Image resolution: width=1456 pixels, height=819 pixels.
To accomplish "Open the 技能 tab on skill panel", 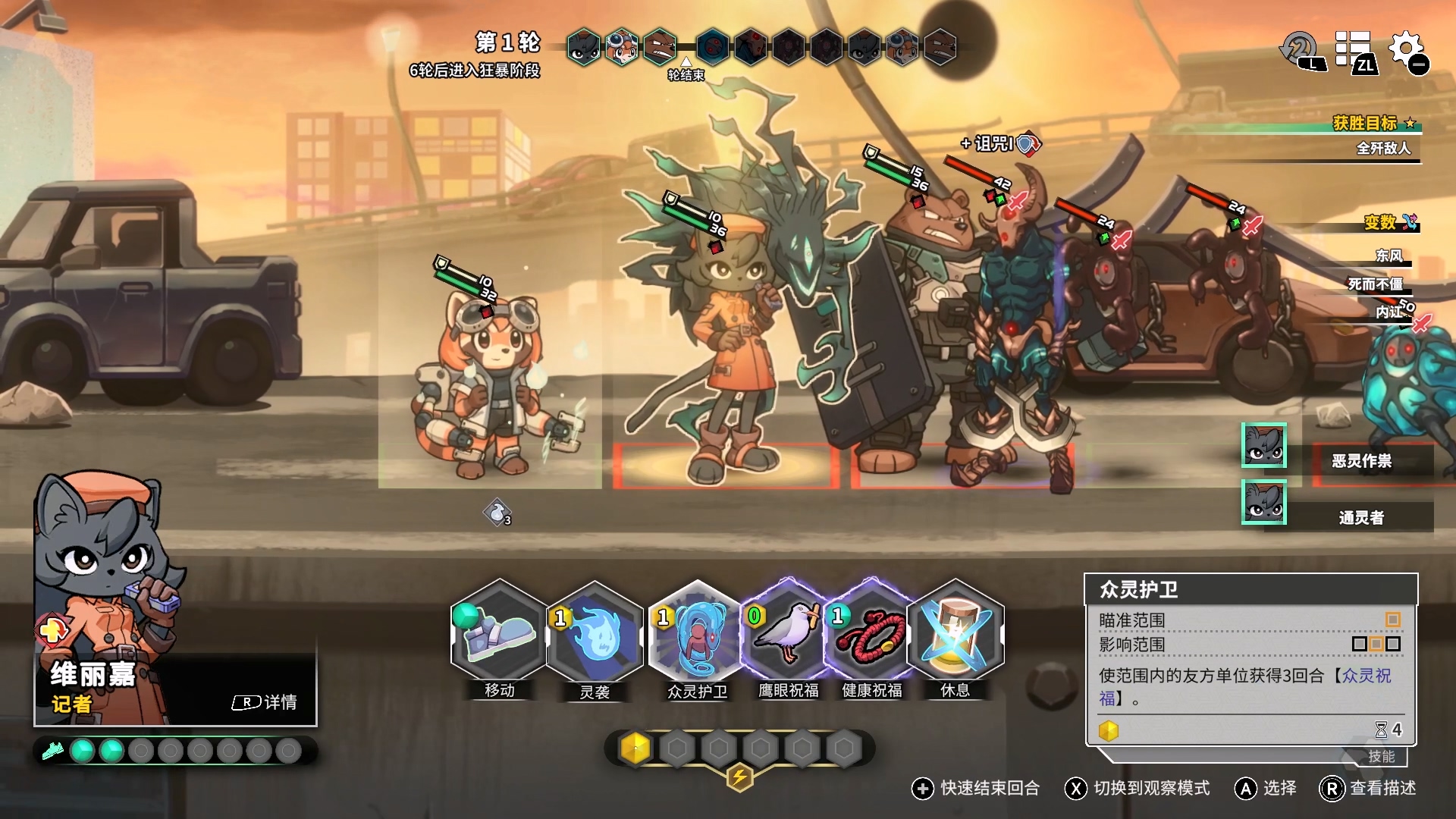I will (x=1381, y=756).
